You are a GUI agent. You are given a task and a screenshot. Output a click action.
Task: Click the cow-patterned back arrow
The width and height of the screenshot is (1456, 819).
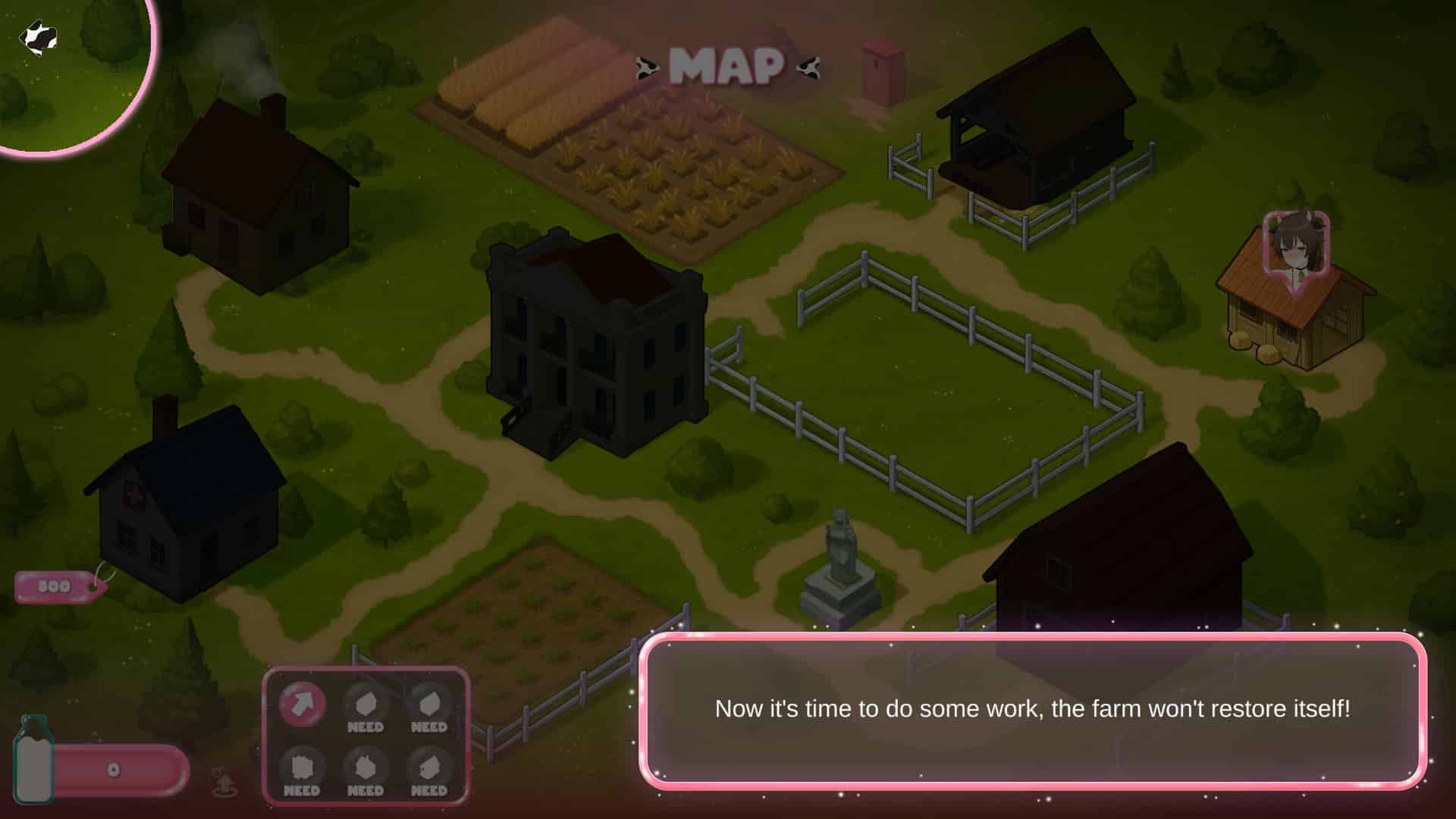38,38
